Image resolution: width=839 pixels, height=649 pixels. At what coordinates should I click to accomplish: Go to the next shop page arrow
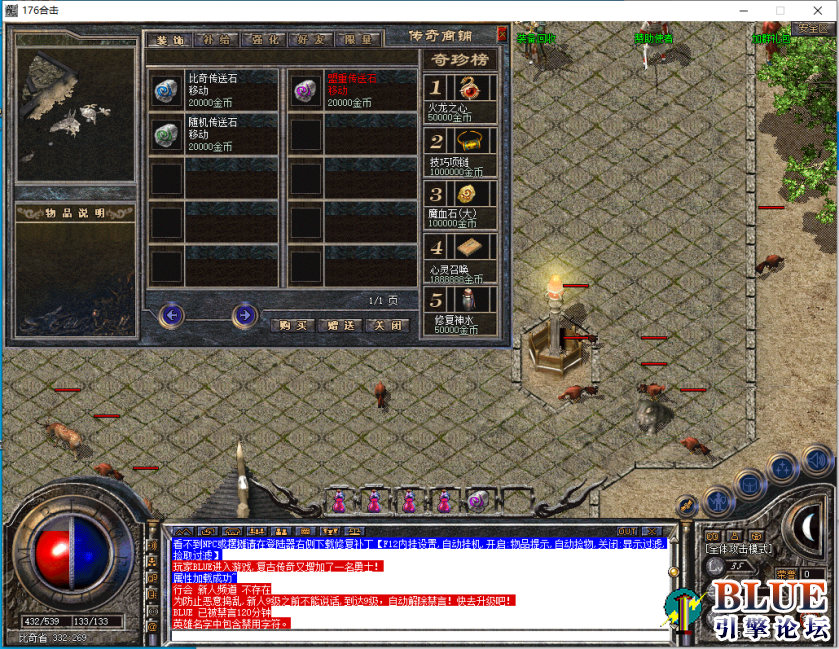[244, 316]
